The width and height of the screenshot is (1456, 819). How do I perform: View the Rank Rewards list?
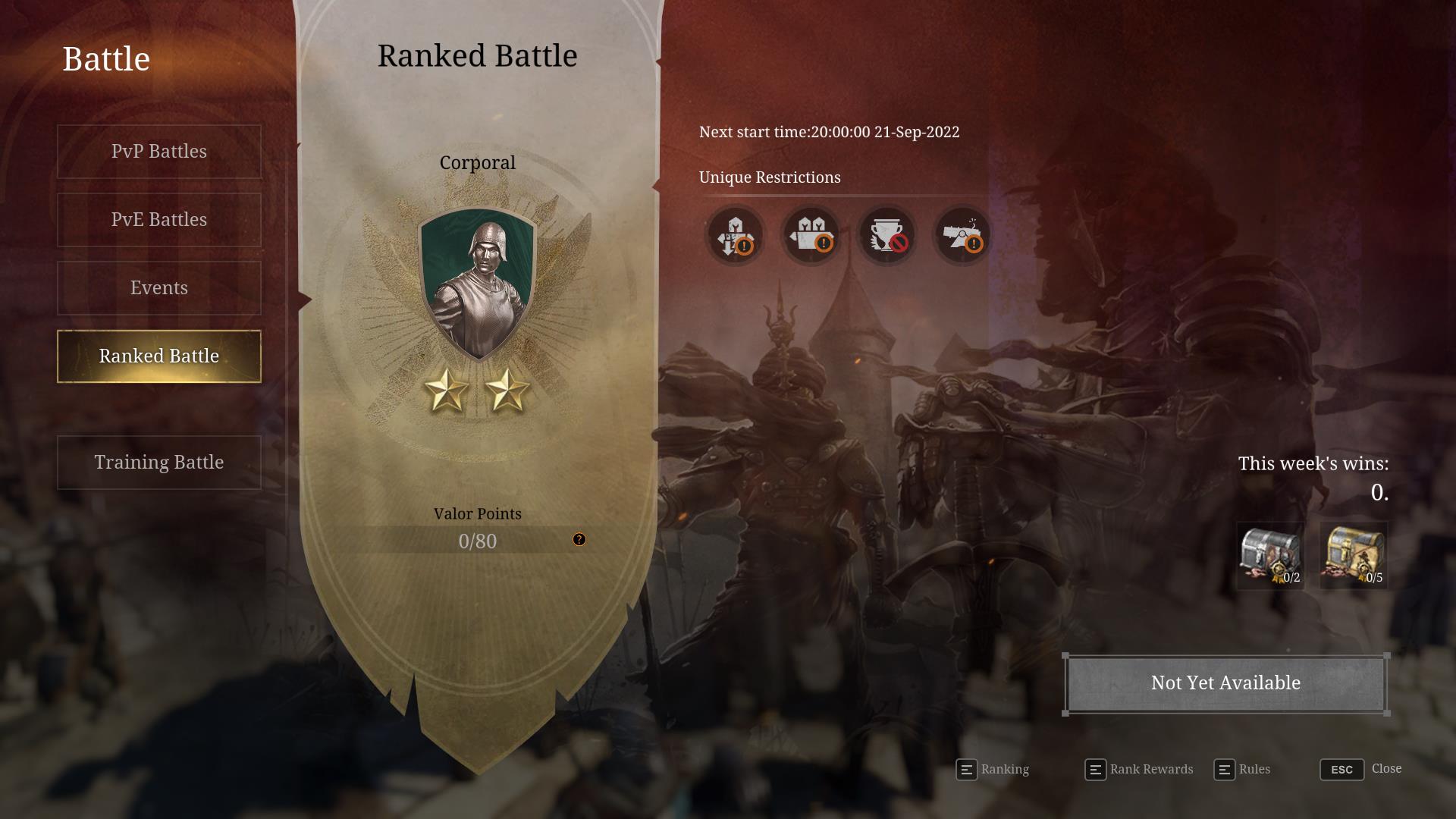(1139, 770)
